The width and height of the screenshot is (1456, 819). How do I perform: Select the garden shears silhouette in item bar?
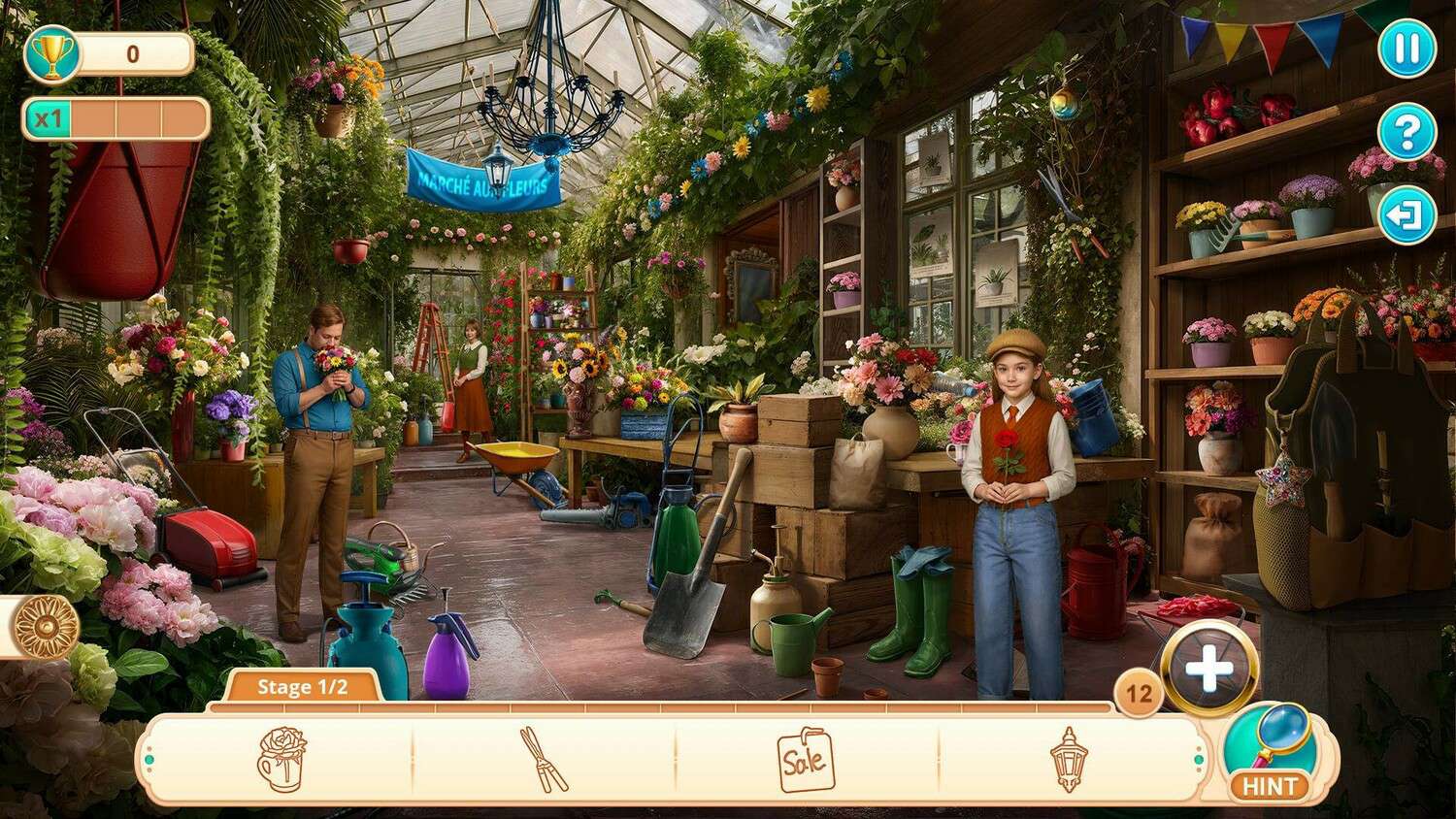point(544,759)
